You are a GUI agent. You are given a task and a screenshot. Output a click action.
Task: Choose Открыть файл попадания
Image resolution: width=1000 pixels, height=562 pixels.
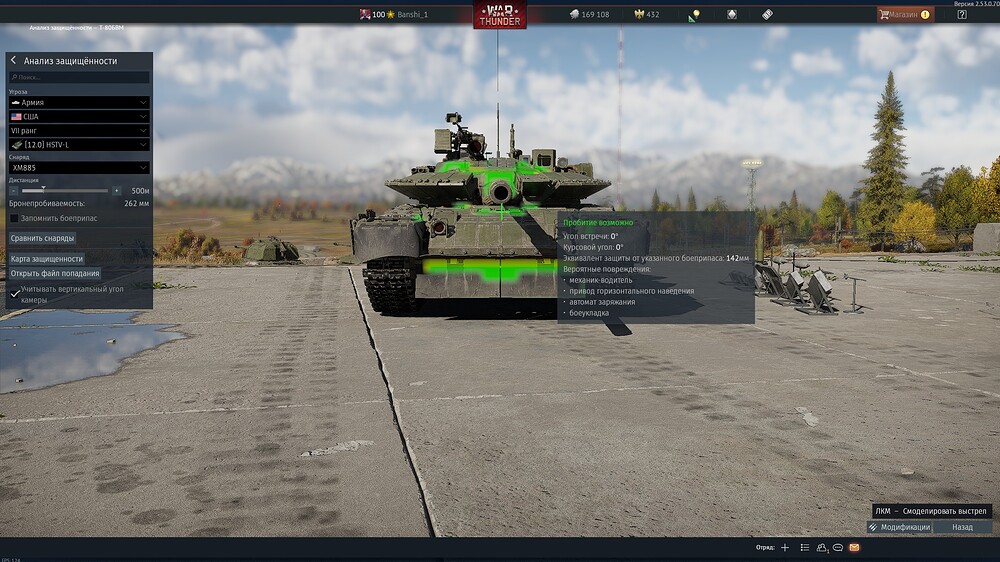(x=55, y=273)
